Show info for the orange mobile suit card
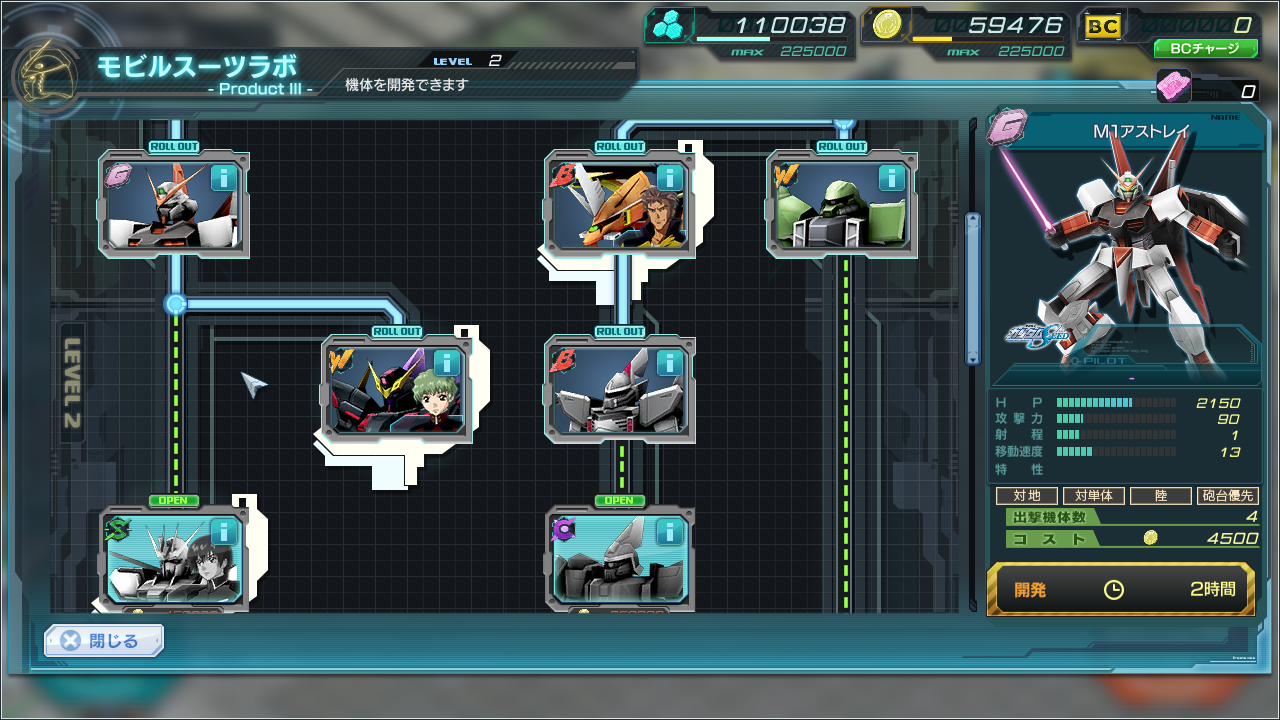This screenshot has height=720, width=1280. tap(669, 178)
